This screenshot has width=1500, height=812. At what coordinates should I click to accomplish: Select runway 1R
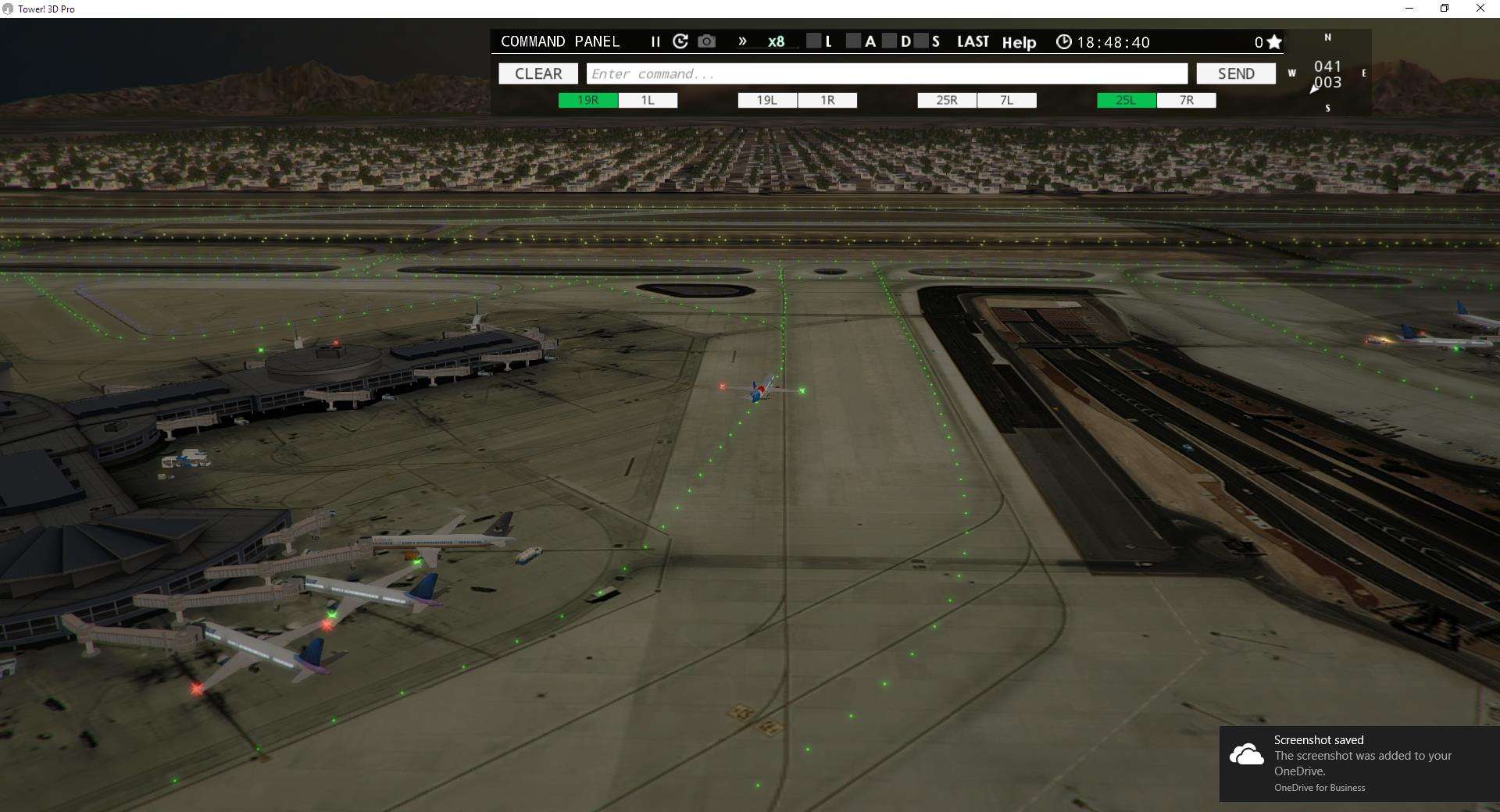827,100
